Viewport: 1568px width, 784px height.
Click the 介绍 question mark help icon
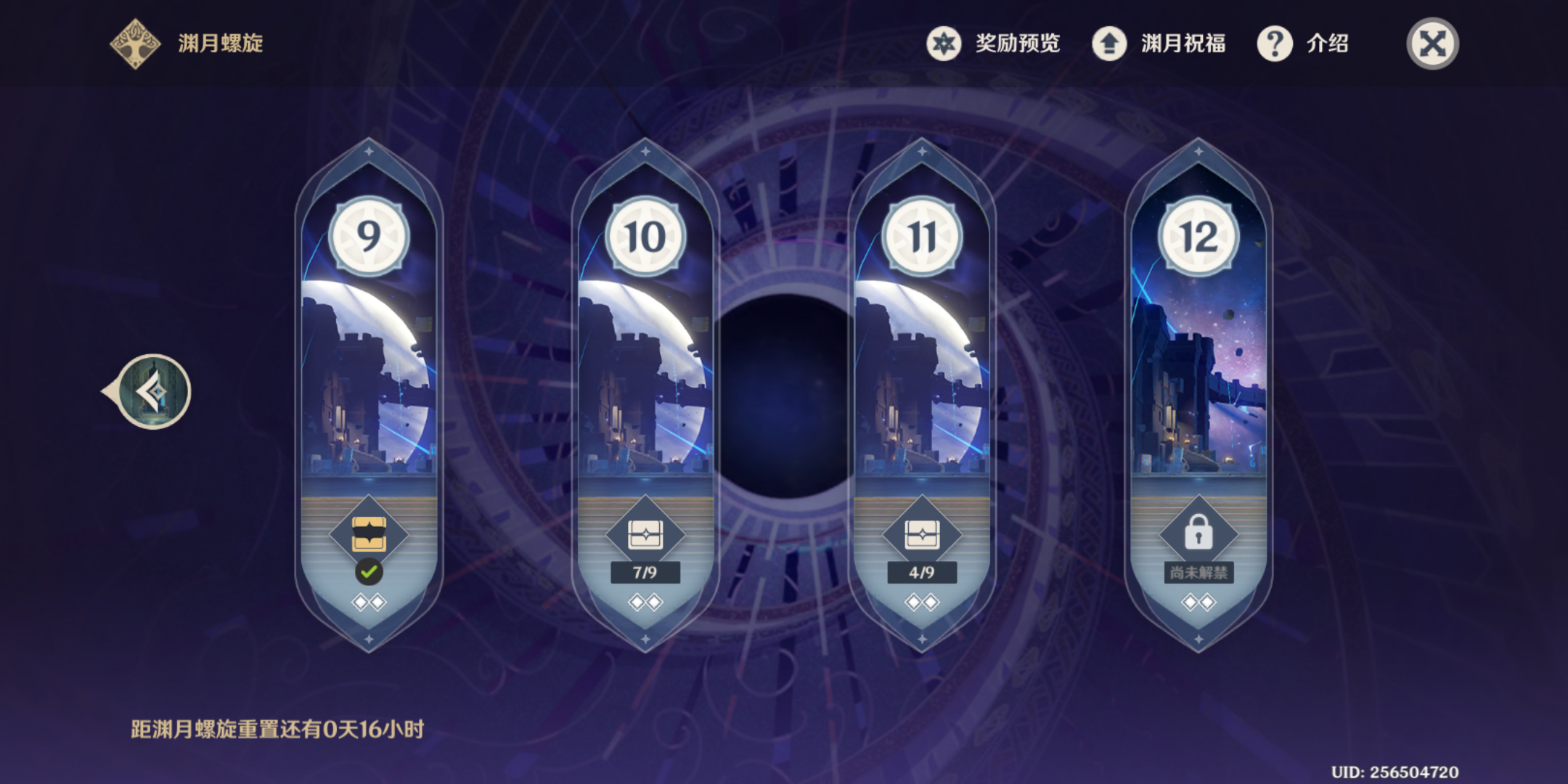point(1274,44)
